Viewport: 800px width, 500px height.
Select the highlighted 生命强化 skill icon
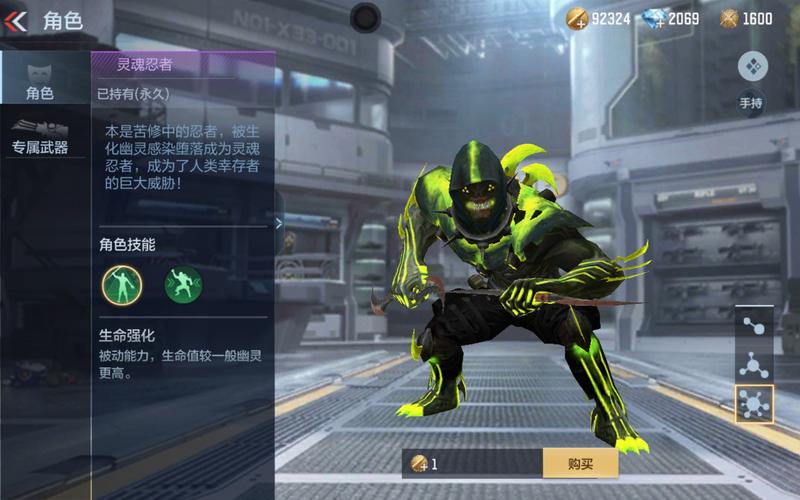[122, 285]
